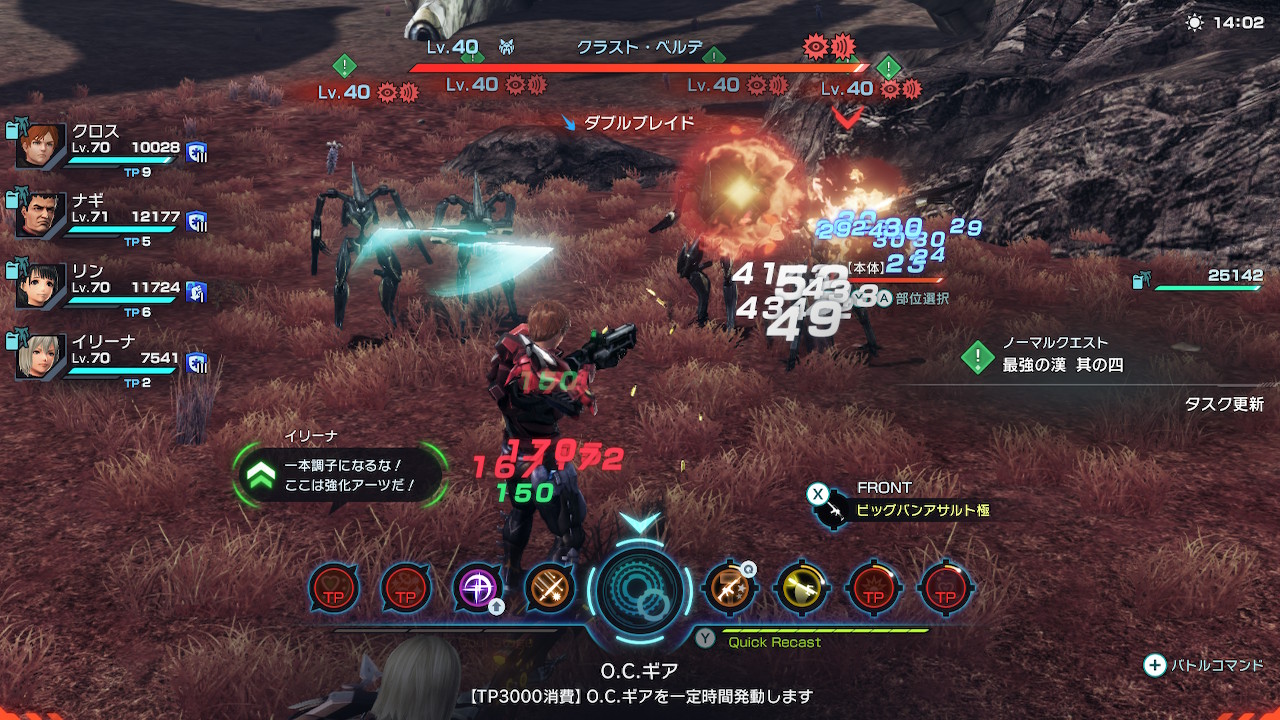This screenshot has height=720, width=1280.
Task: Respond to イリーナ's soul voice prompt
Action: coord(340,476)
